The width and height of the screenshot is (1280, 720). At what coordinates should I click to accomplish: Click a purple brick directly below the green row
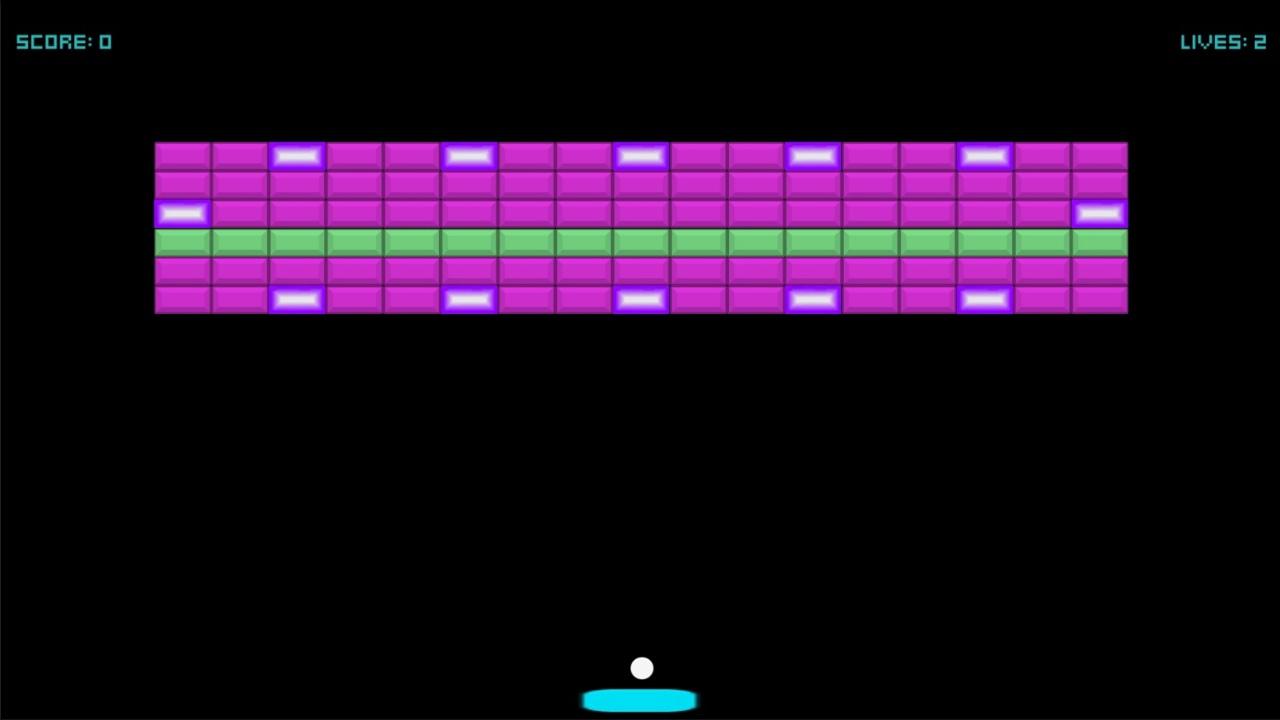tap(640, 270)
